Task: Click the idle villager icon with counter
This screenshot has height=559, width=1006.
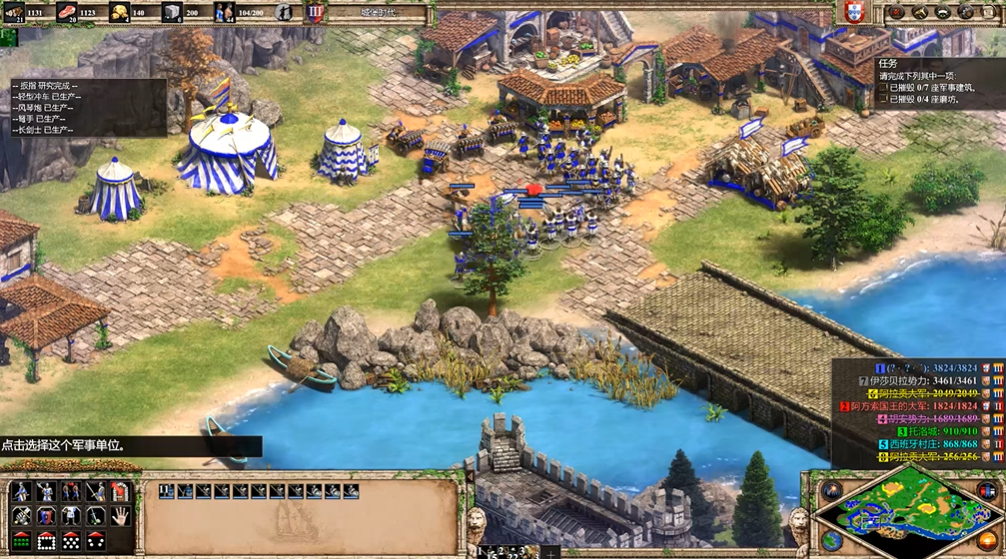Action: (285, 13)
